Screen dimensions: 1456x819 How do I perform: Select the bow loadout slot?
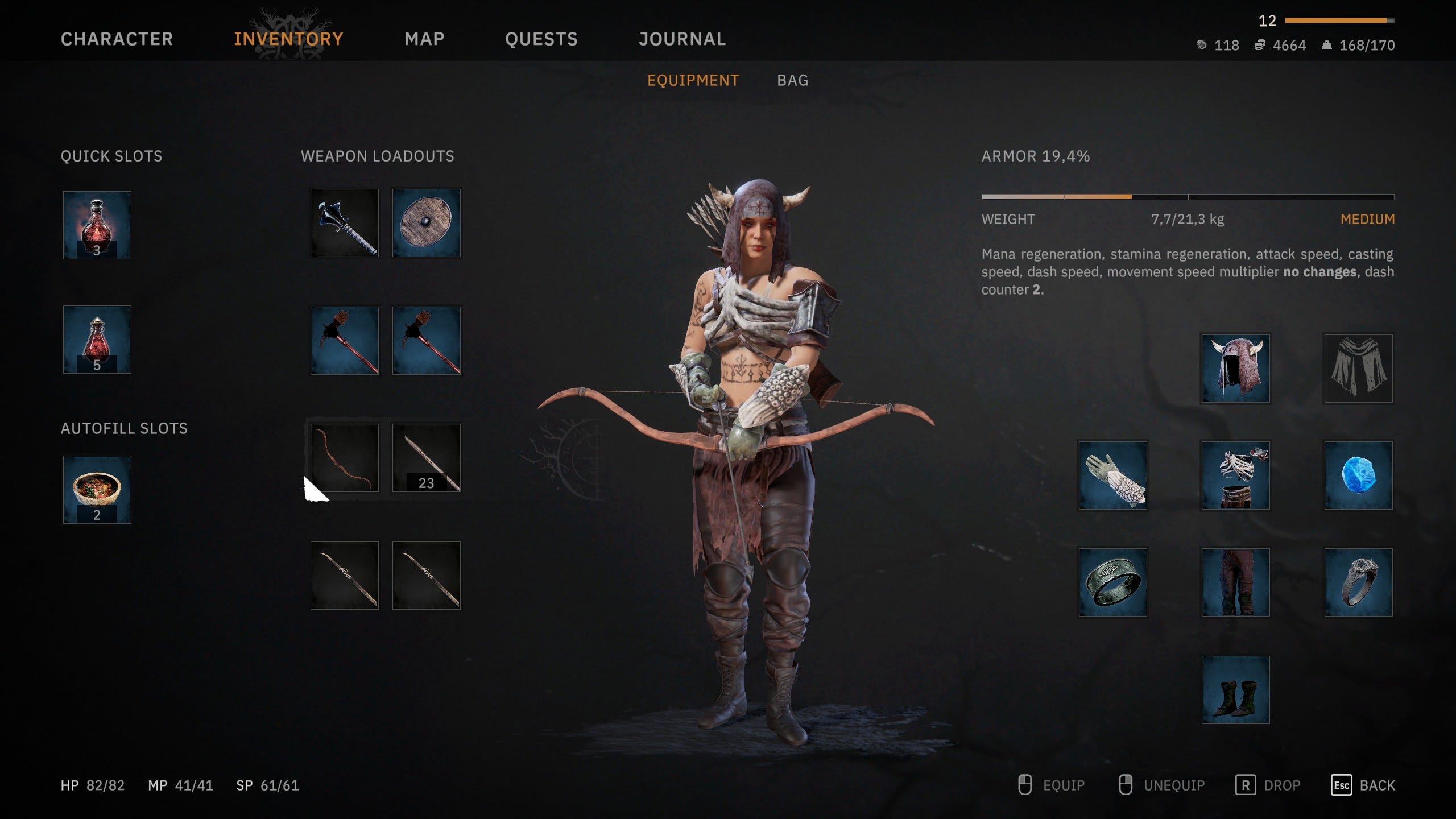(x=344, y=458)
